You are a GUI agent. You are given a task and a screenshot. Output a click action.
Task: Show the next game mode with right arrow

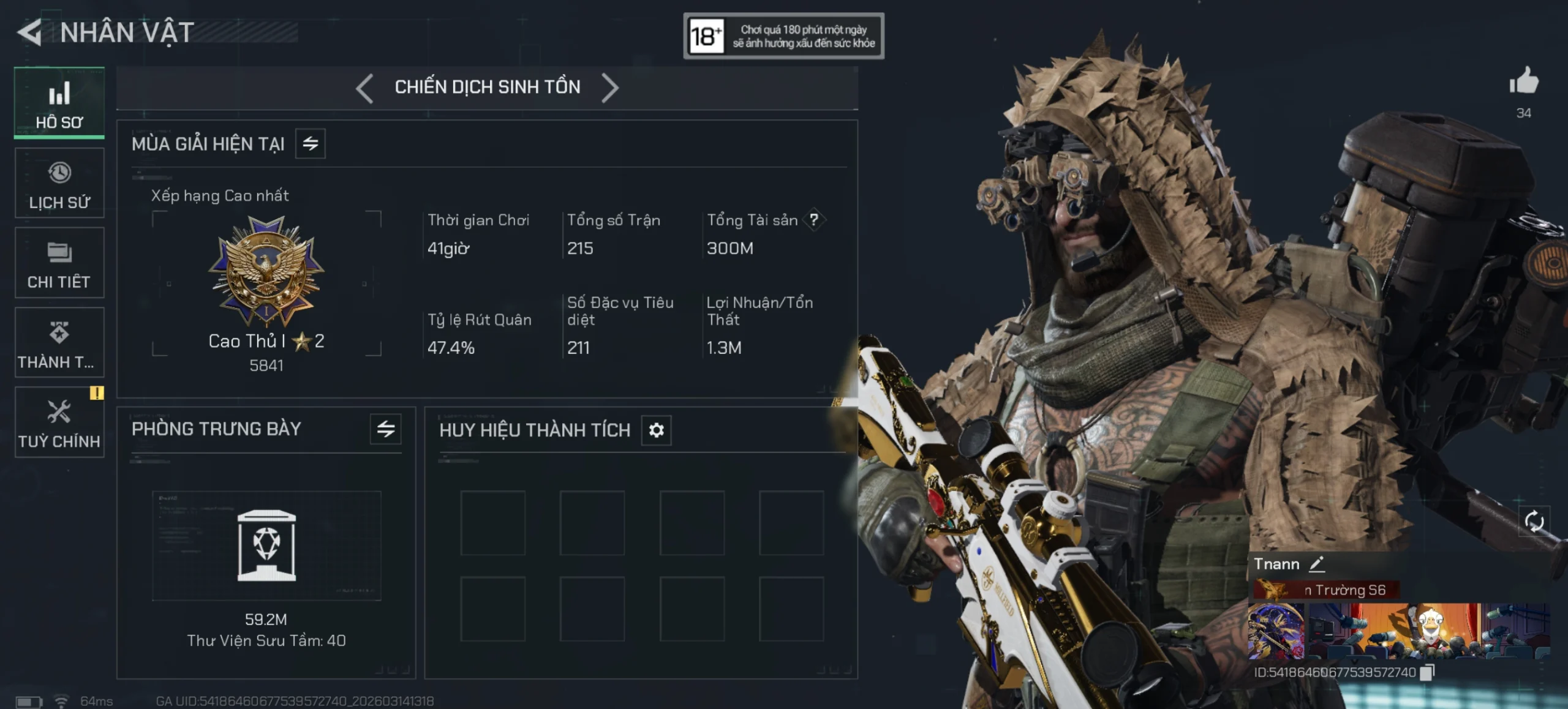point(609,88)
